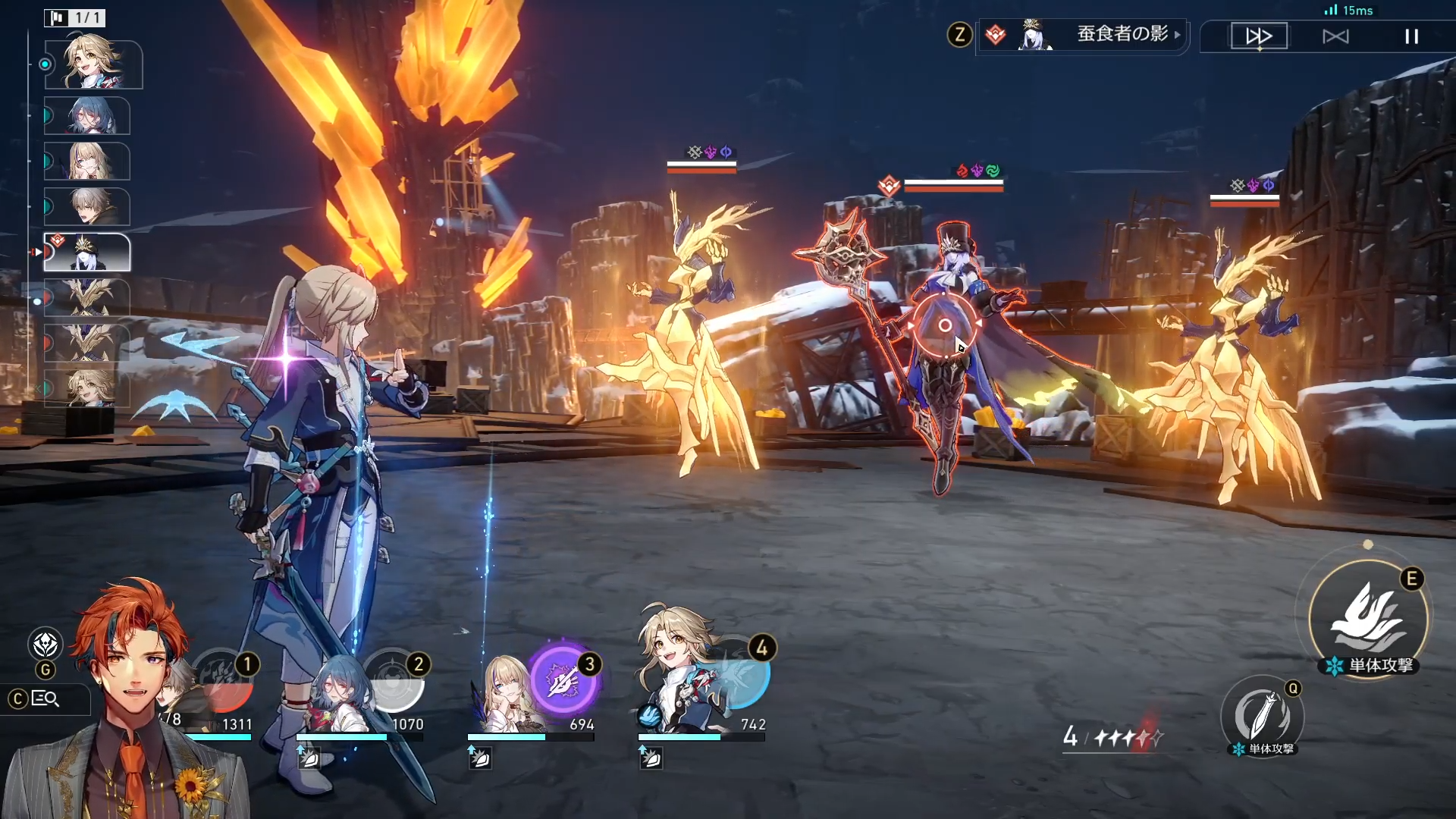Use the single-target skill marked E
The width and height of the screenshot is (1456, 819).
tap(1369, 618)
